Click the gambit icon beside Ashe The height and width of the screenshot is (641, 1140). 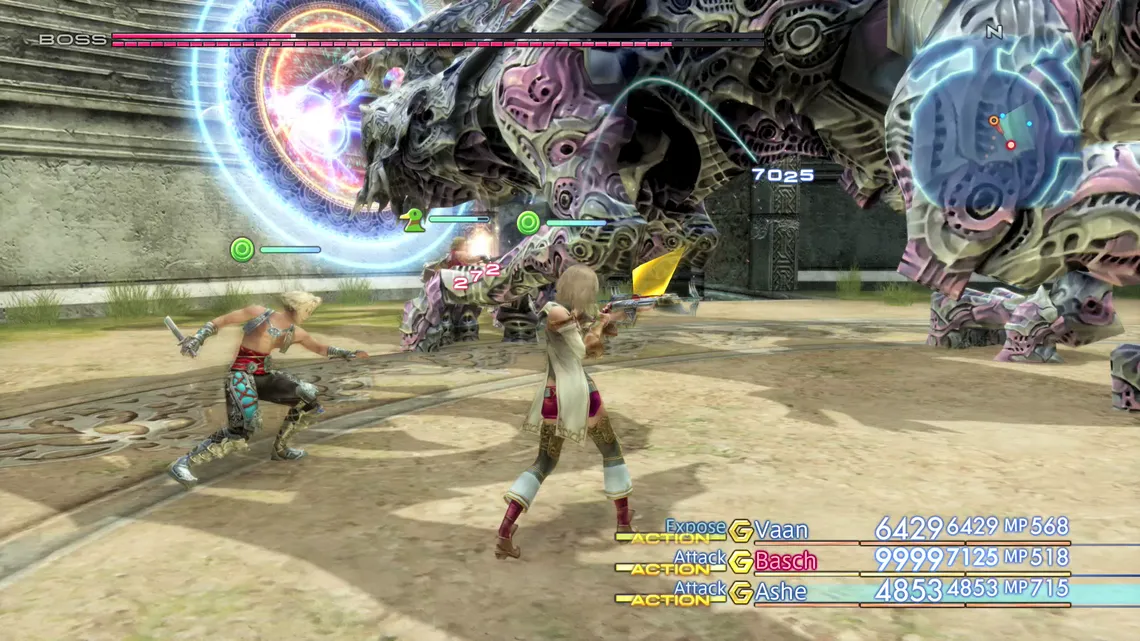pos(740,593)
